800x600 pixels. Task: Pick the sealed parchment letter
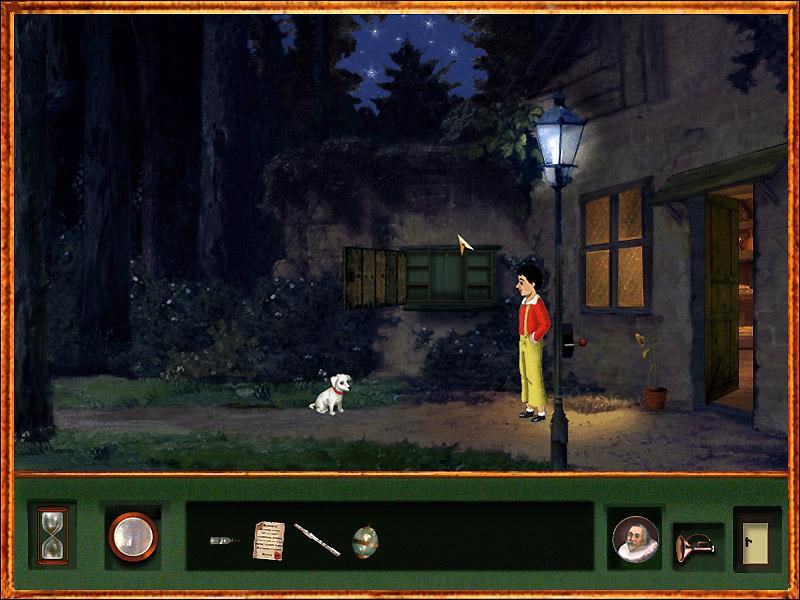(x=268, y=540)
